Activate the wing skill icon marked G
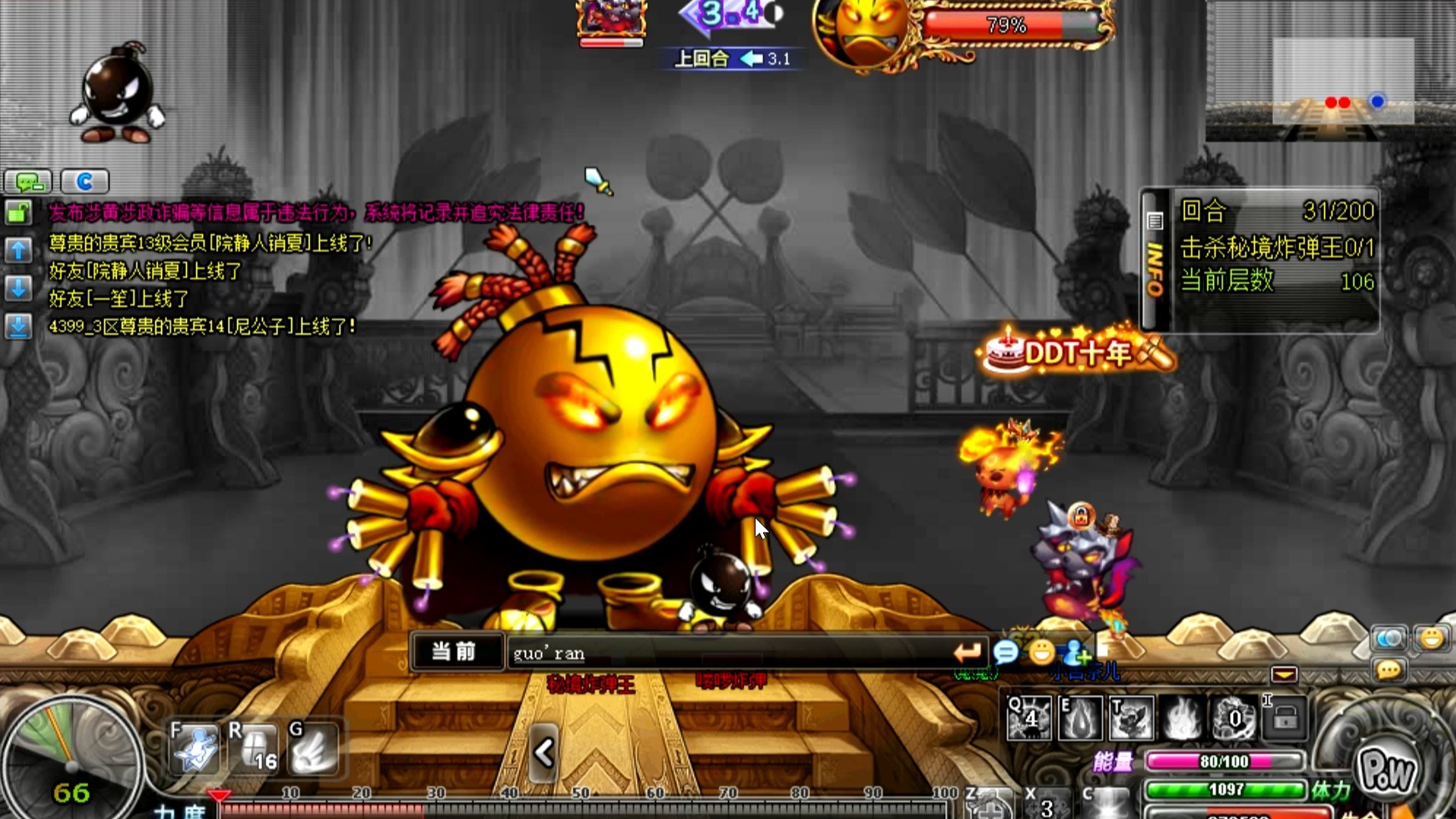This screenshot has width=1456, height=819. coord(314,748)
